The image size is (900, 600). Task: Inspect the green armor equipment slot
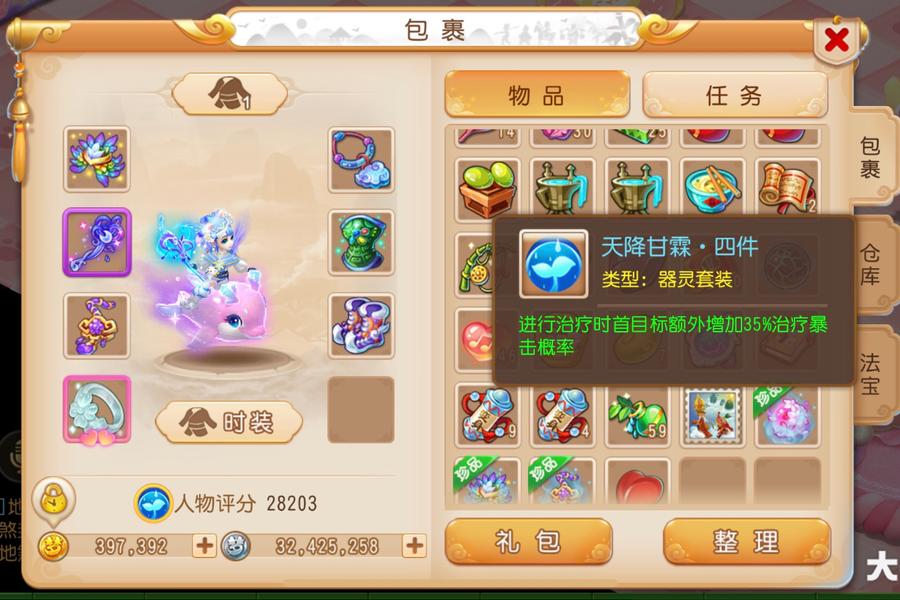tap(361, 242)
